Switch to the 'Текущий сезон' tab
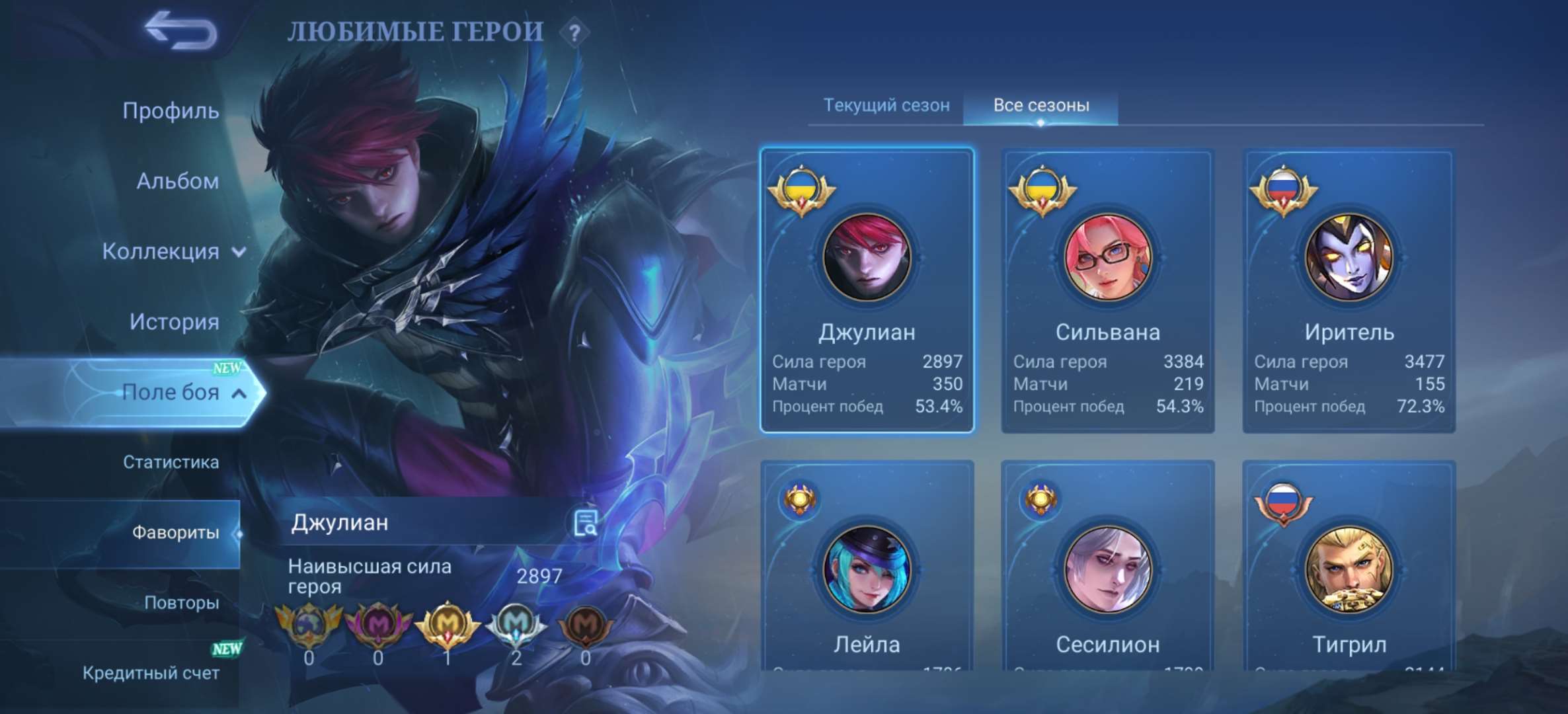The width and height of the screenshot is (1568, 714). pyautogui.click(x=886, y=106)
